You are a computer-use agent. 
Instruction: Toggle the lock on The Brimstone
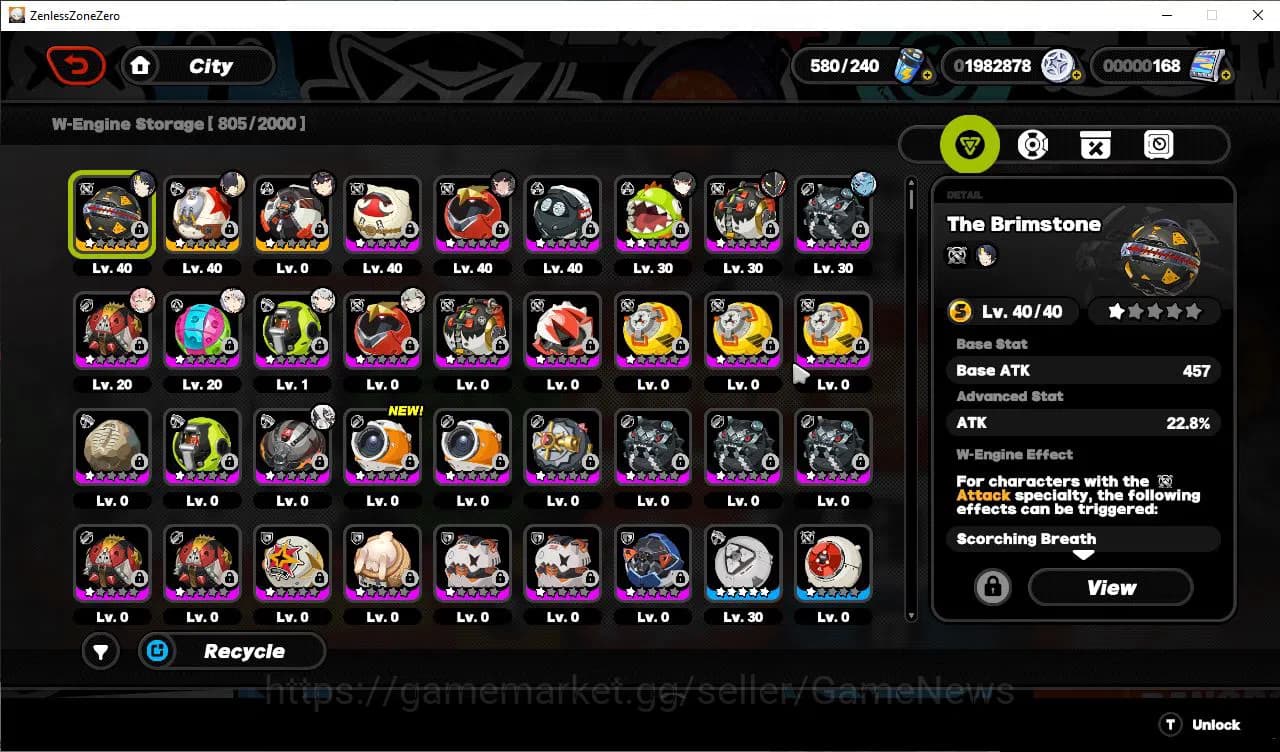tap(991, 587)
